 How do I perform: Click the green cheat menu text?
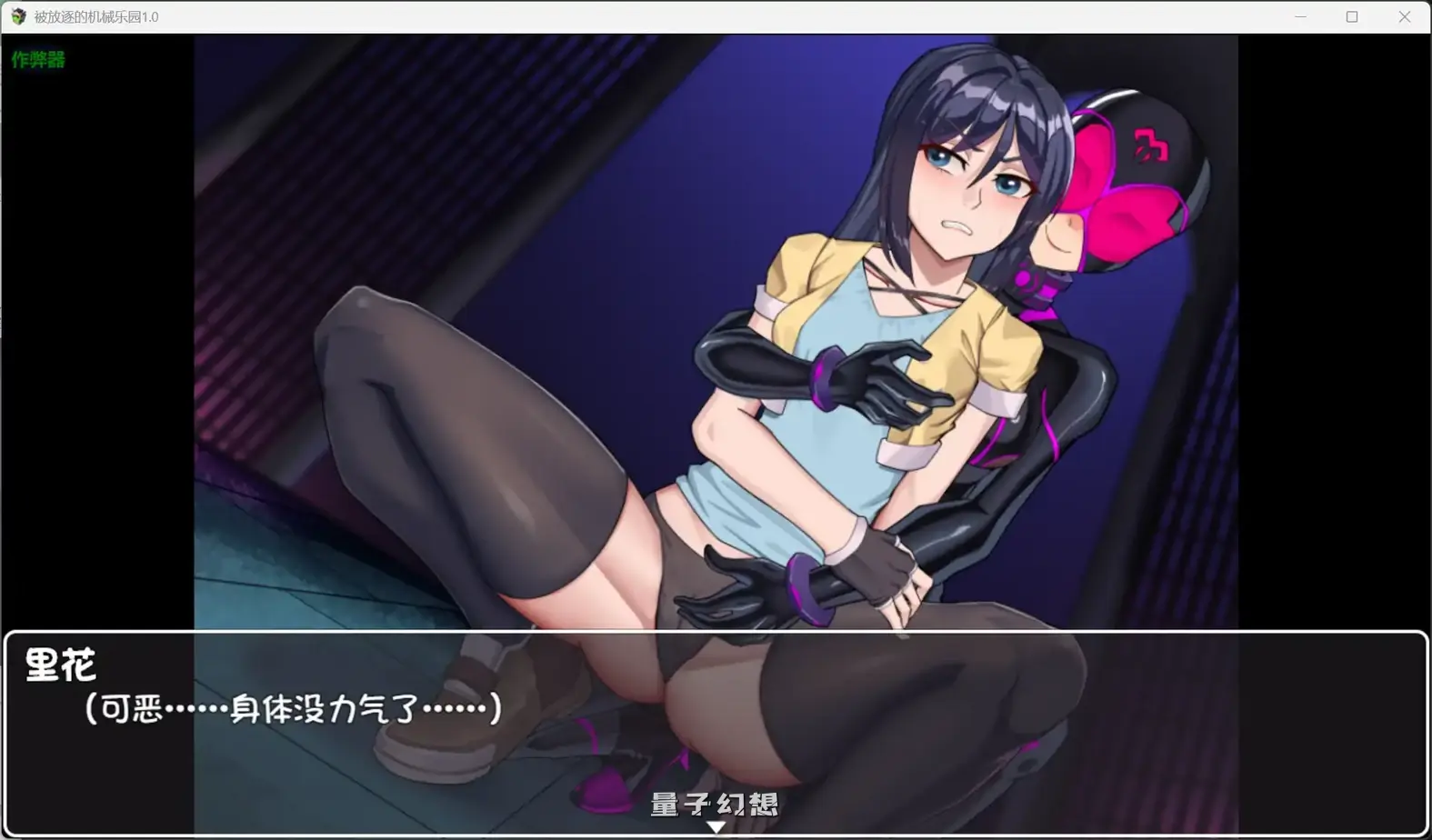coord(37,60)
